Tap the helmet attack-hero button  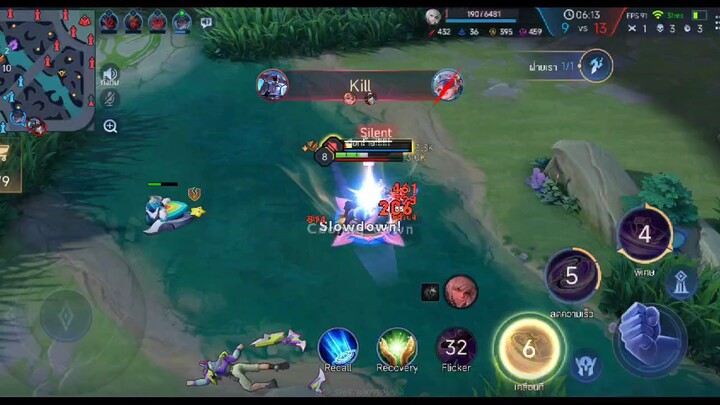point(586,365)
